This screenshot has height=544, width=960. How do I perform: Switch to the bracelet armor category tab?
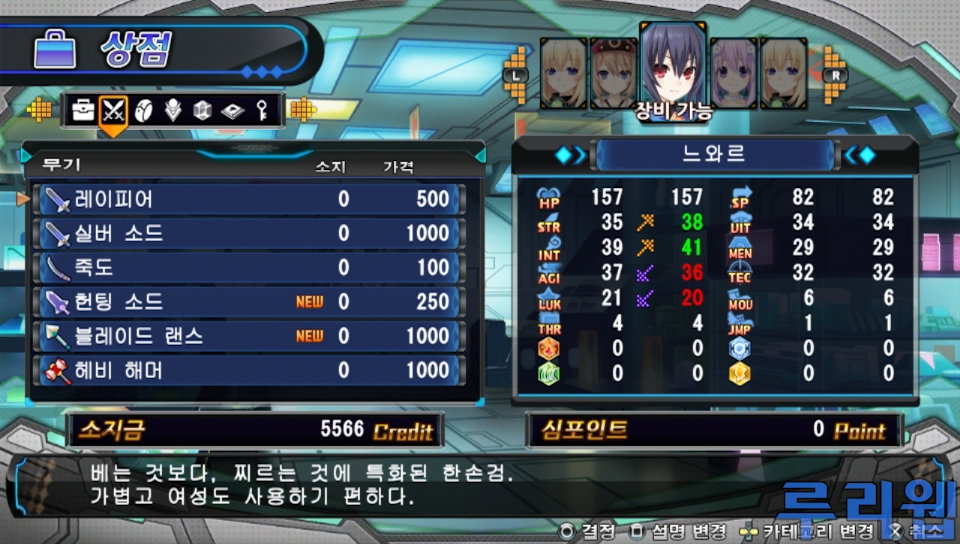click(143, 110)
